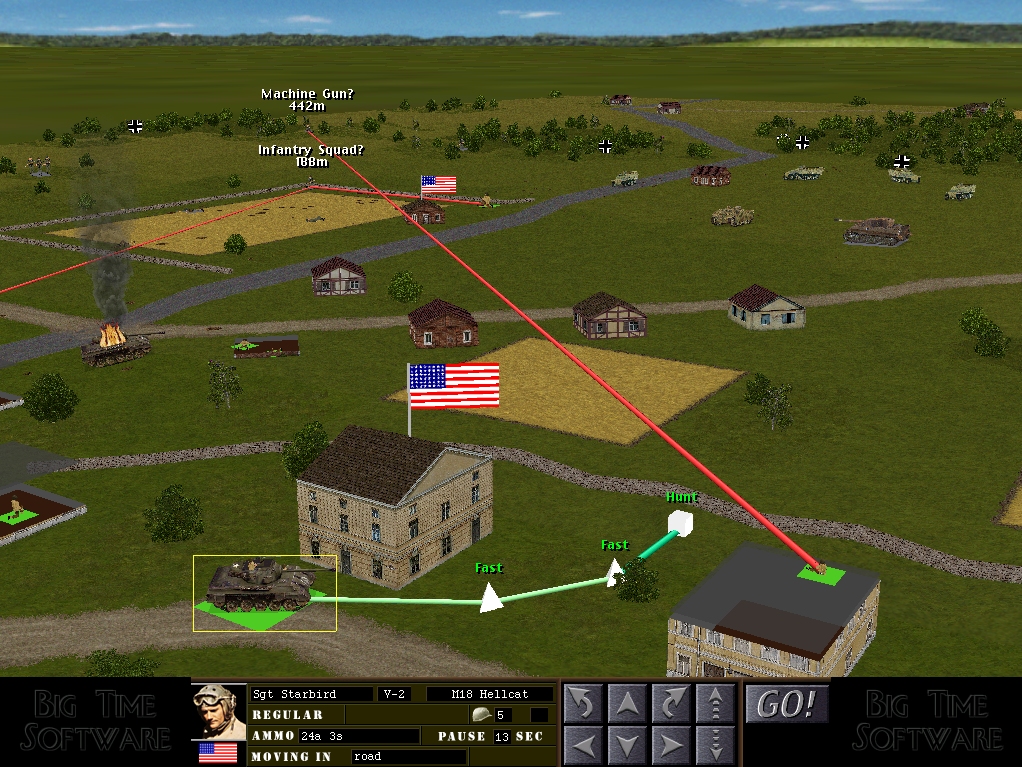
Task: Move camera forward with the up arrow
Action: 627,704
